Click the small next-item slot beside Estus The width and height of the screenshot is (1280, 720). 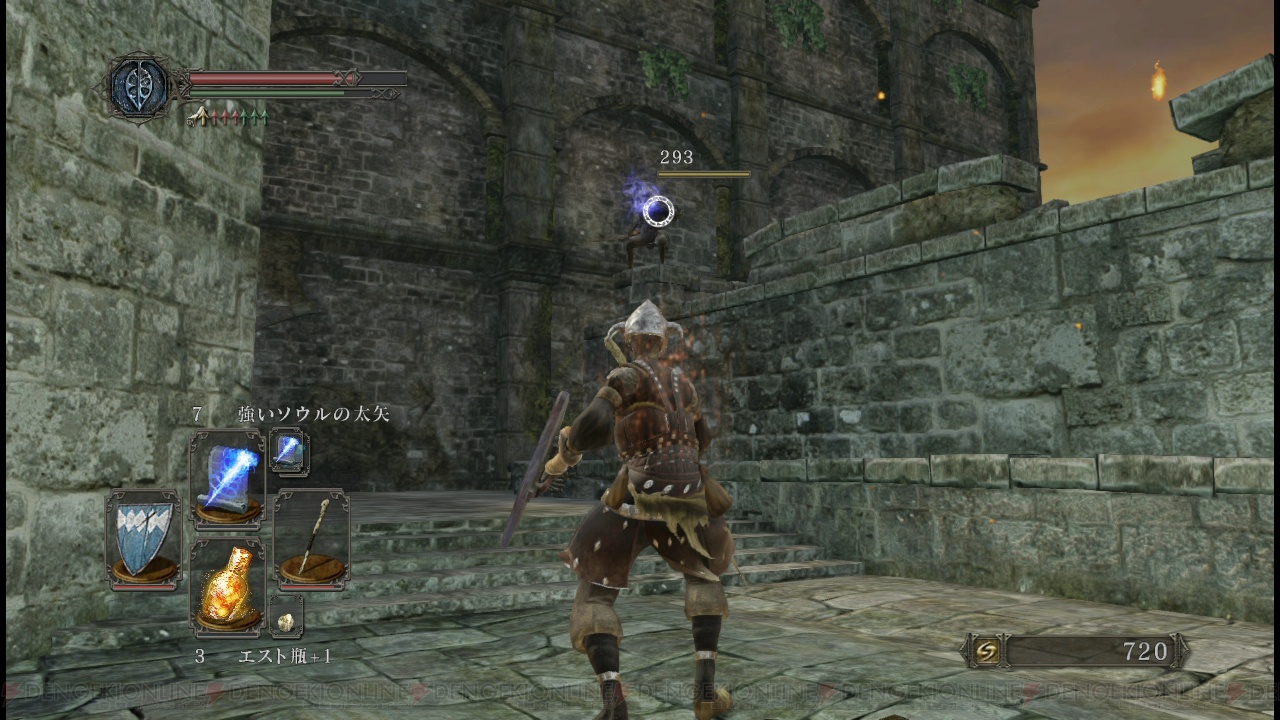pos(286,618)
